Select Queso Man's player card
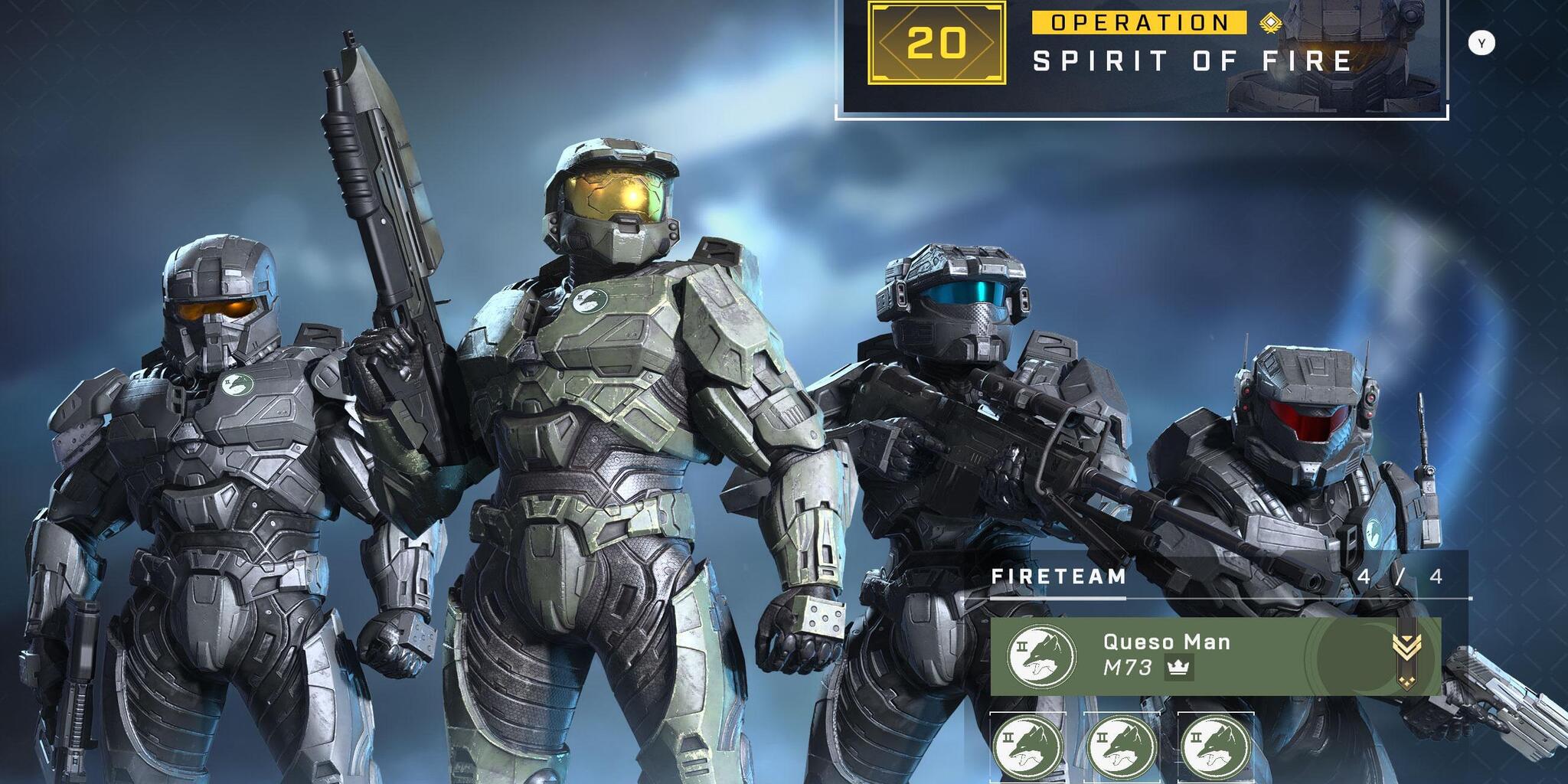 point(1215,656)
